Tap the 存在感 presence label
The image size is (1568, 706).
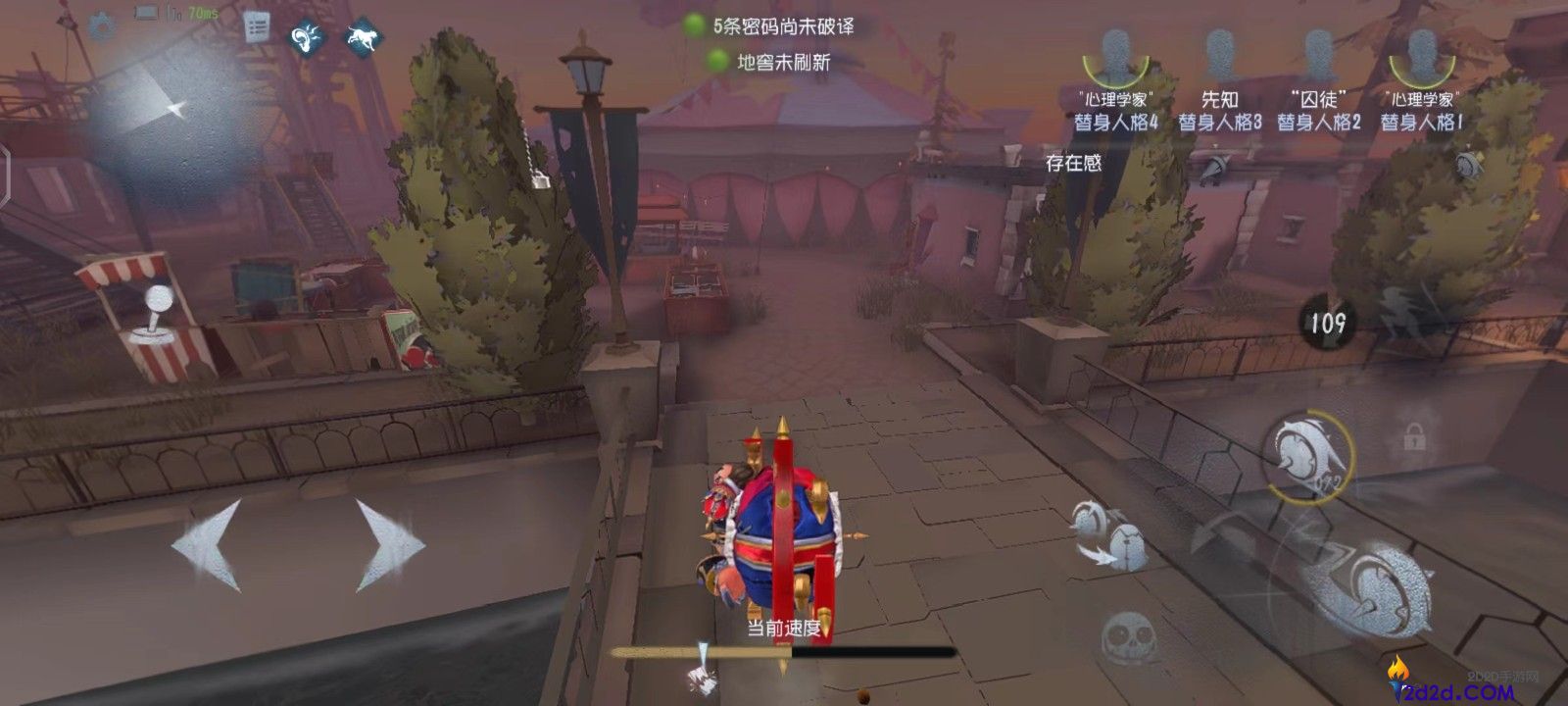[x=1074, y=163]
